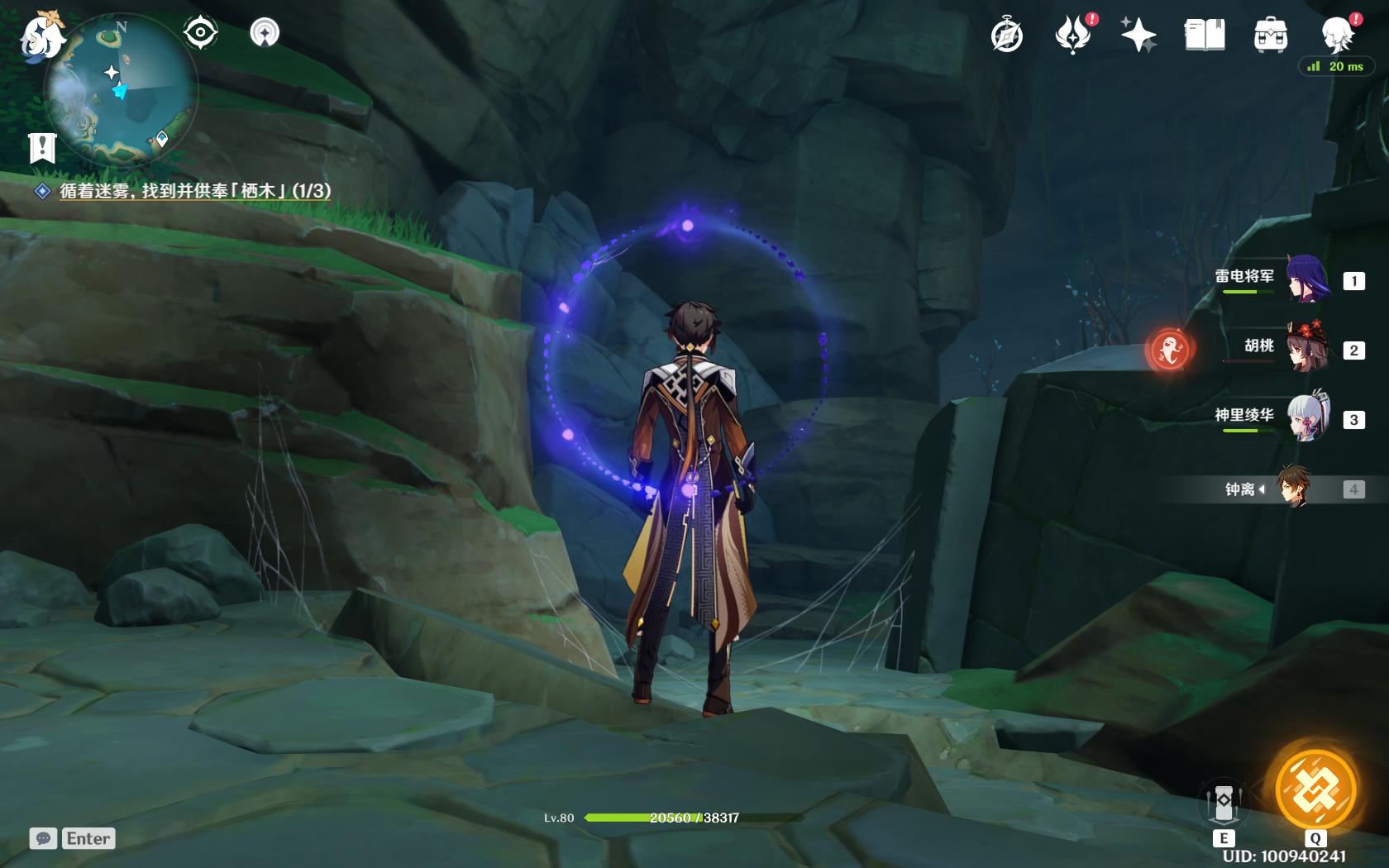Activate the elemental sight eye icon
The image size is (1389, 868).
tap(200, 33)
